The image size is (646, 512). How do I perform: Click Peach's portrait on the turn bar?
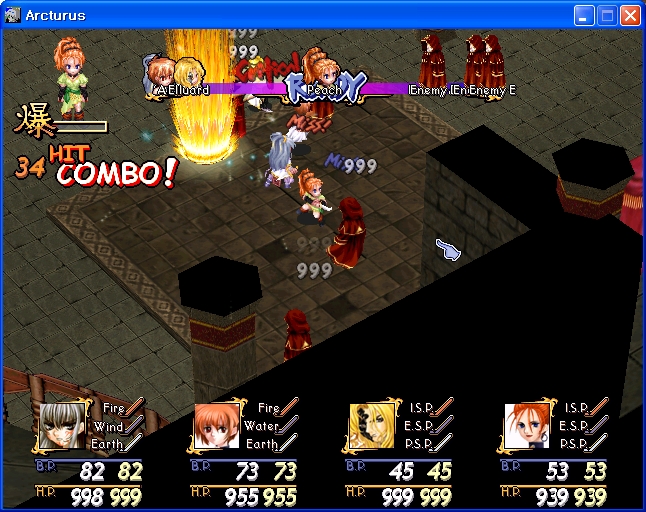(x=320, y=72)
